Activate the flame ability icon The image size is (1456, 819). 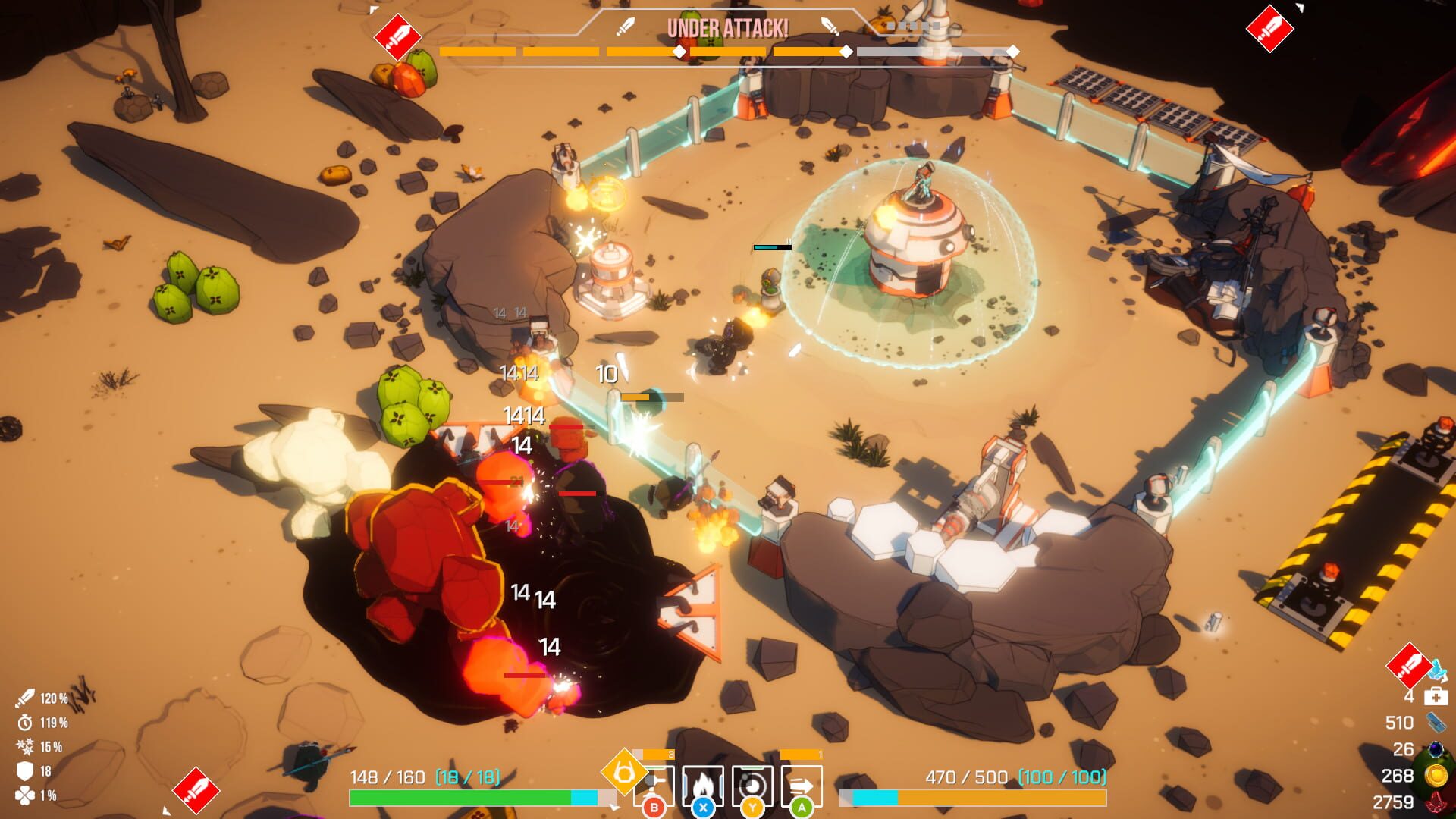click(x=703, y=785)
